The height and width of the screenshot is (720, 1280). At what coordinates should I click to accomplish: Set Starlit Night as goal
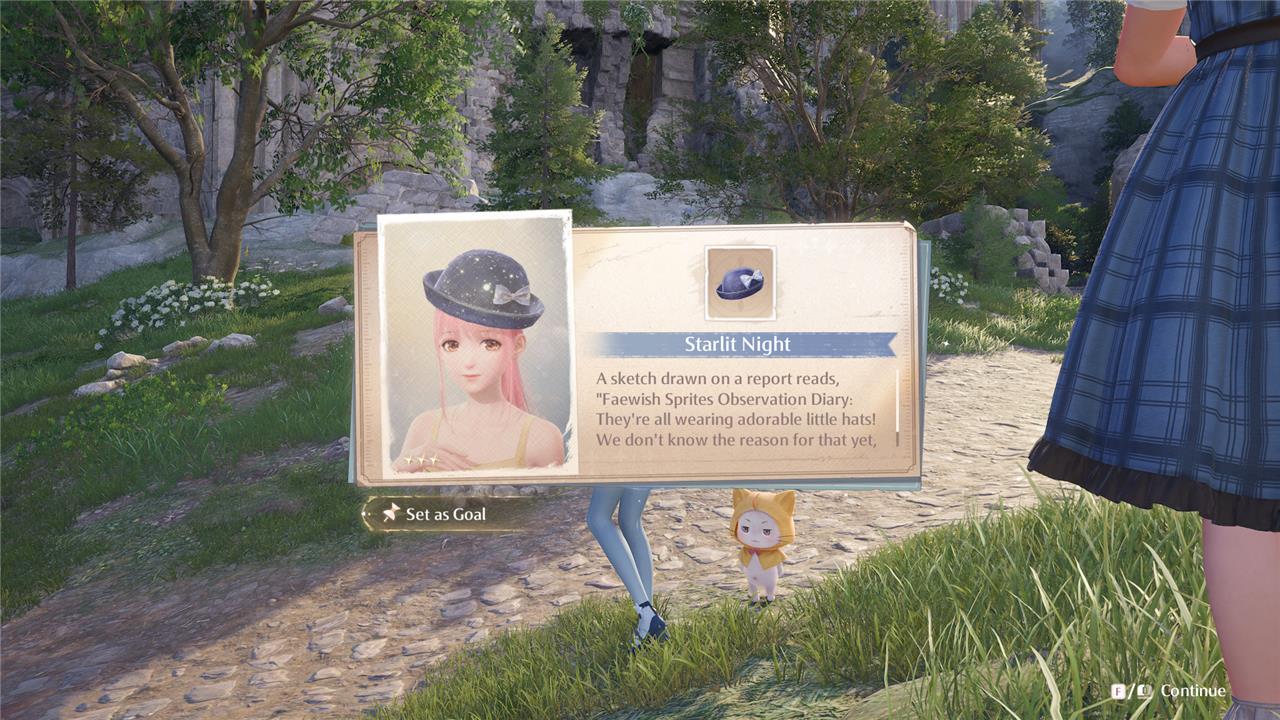coord(436,514)
